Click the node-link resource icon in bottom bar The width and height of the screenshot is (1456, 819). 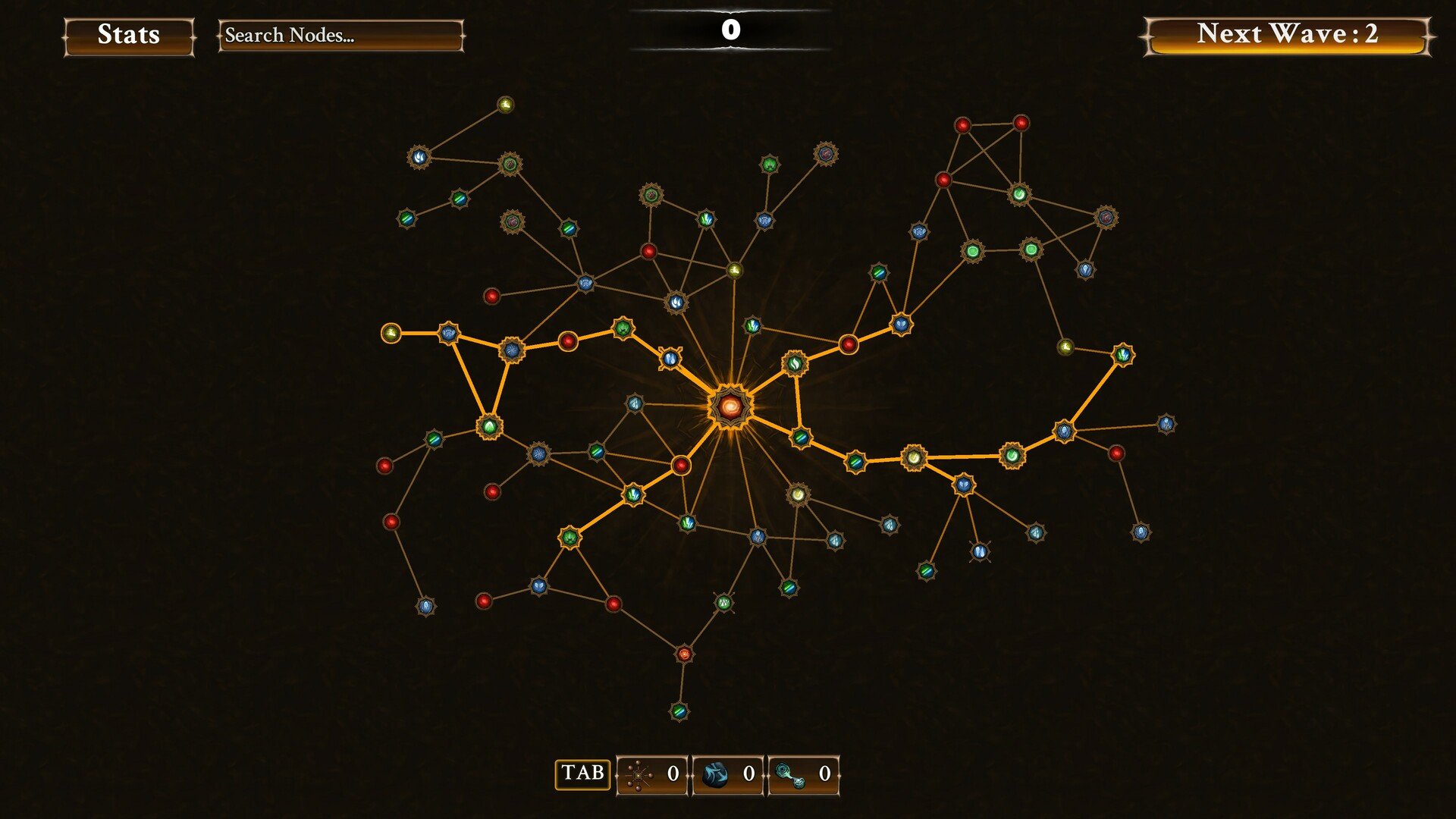pos(789,775)
